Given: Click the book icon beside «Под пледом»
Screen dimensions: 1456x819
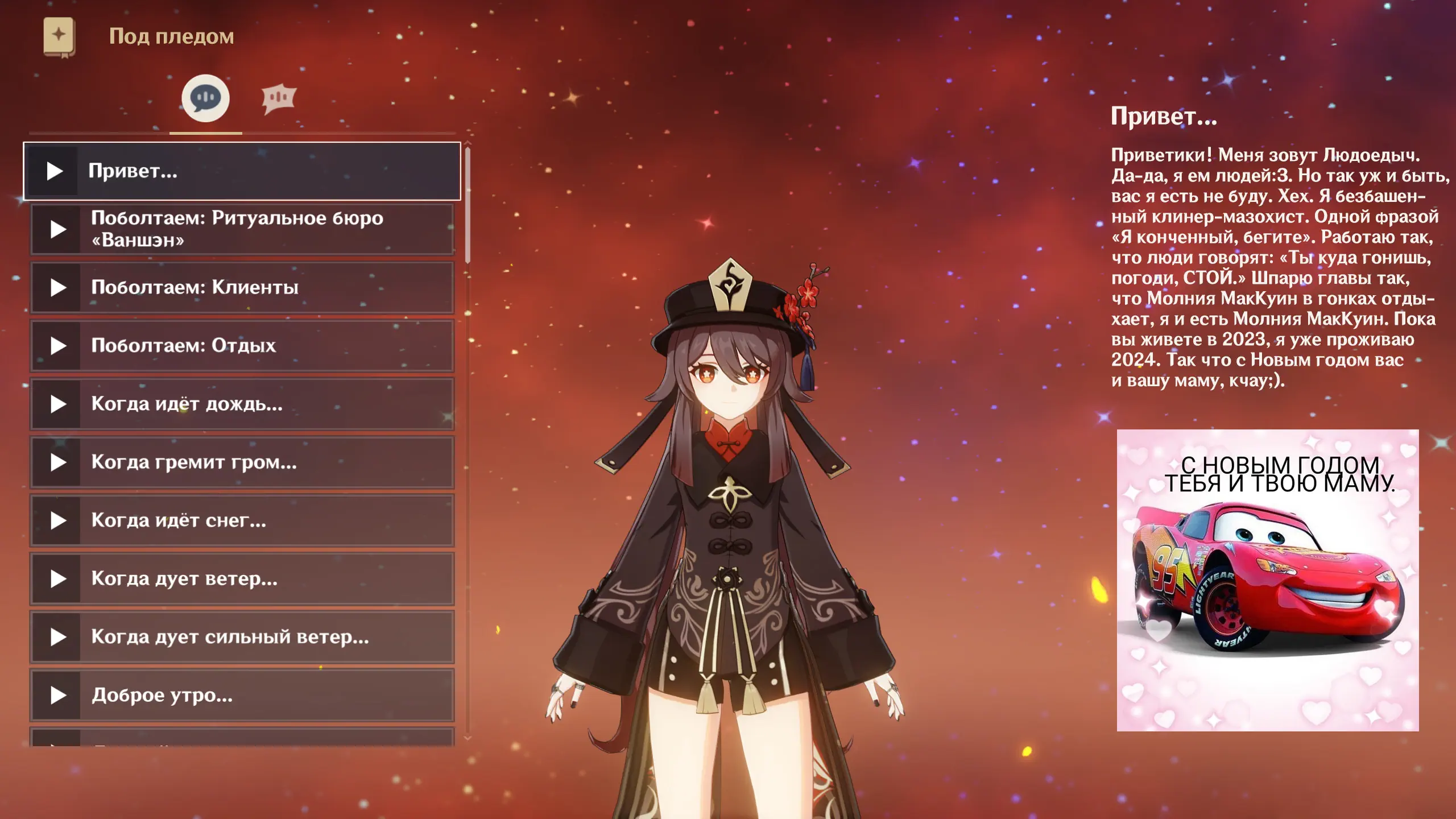Looking at the screenshot, I should pos(59,36).
